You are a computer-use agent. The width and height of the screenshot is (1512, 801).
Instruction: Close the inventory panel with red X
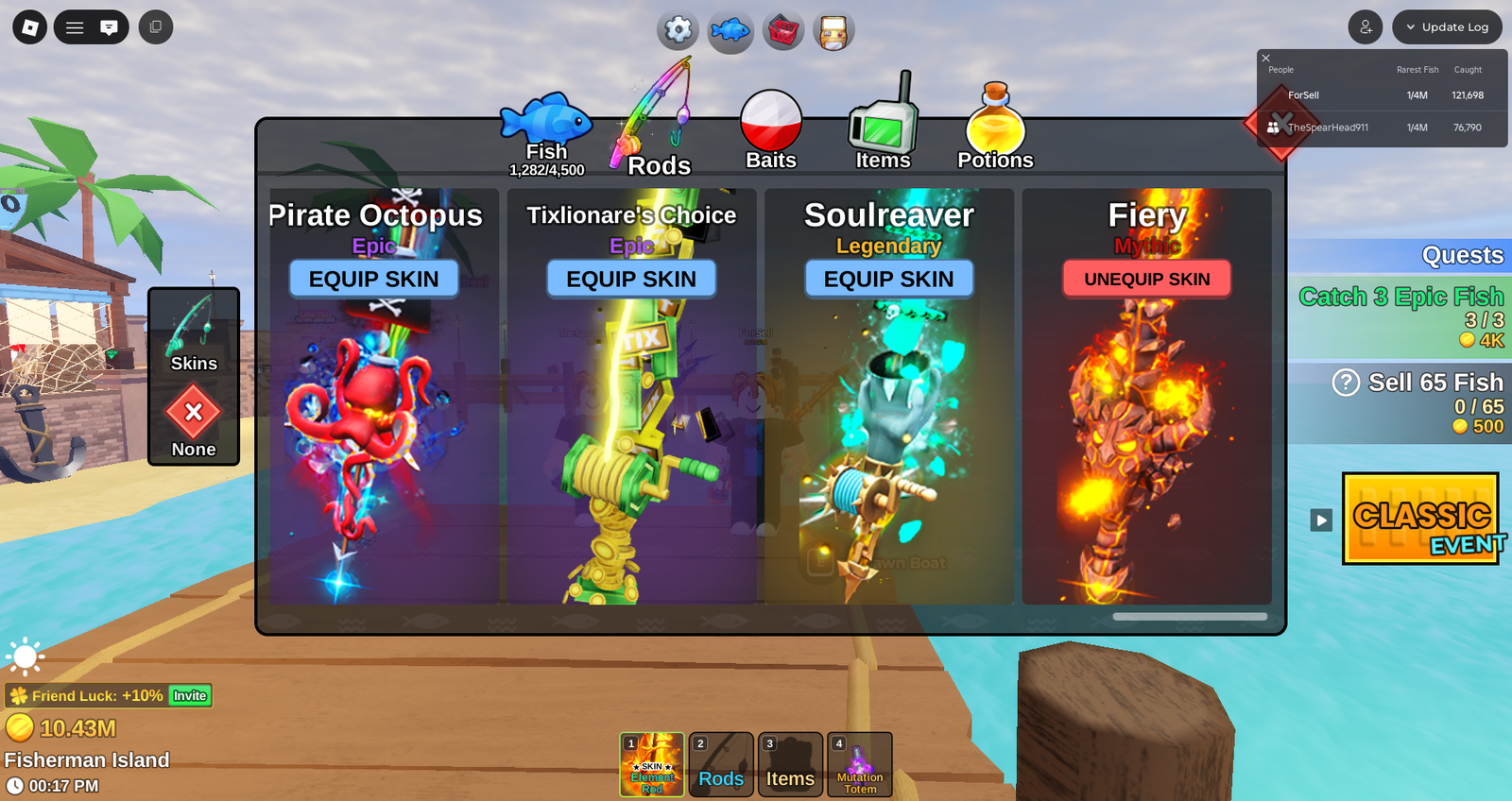1280,123
